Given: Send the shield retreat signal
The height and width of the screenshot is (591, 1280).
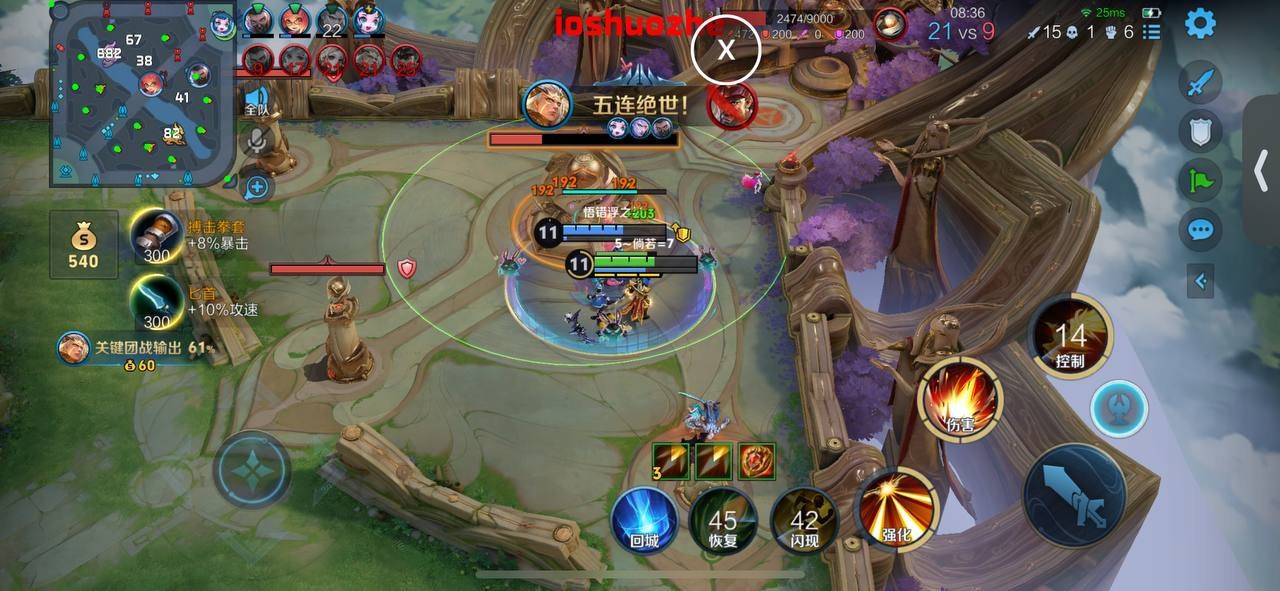Looking at the screenshot, I should tap(1200, 130).
